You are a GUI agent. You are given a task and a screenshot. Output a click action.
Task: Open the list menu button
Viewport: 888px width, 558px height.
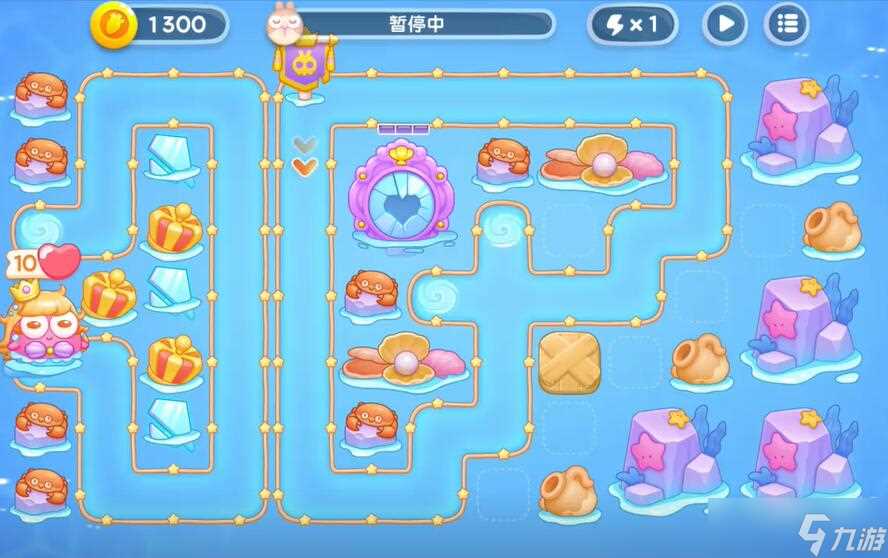787,24
